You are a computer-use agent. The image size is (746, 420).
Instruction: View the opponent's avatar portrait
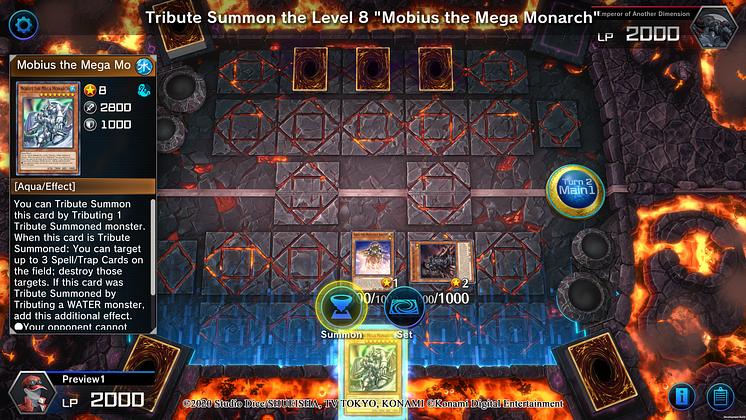click(x=716, y=27)
